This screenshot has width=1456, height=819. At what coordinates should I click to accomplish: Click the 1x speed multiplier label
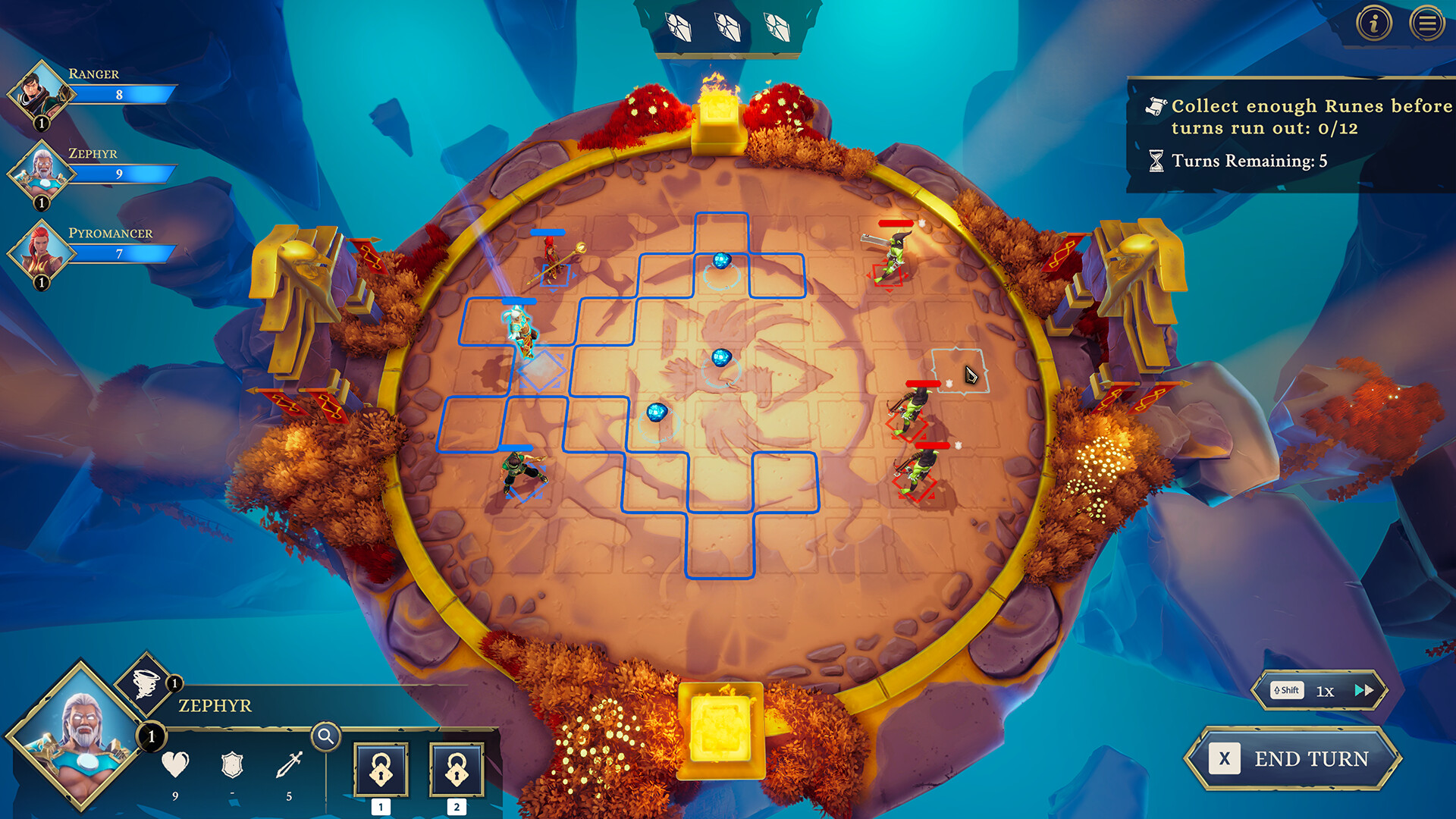1326,690
